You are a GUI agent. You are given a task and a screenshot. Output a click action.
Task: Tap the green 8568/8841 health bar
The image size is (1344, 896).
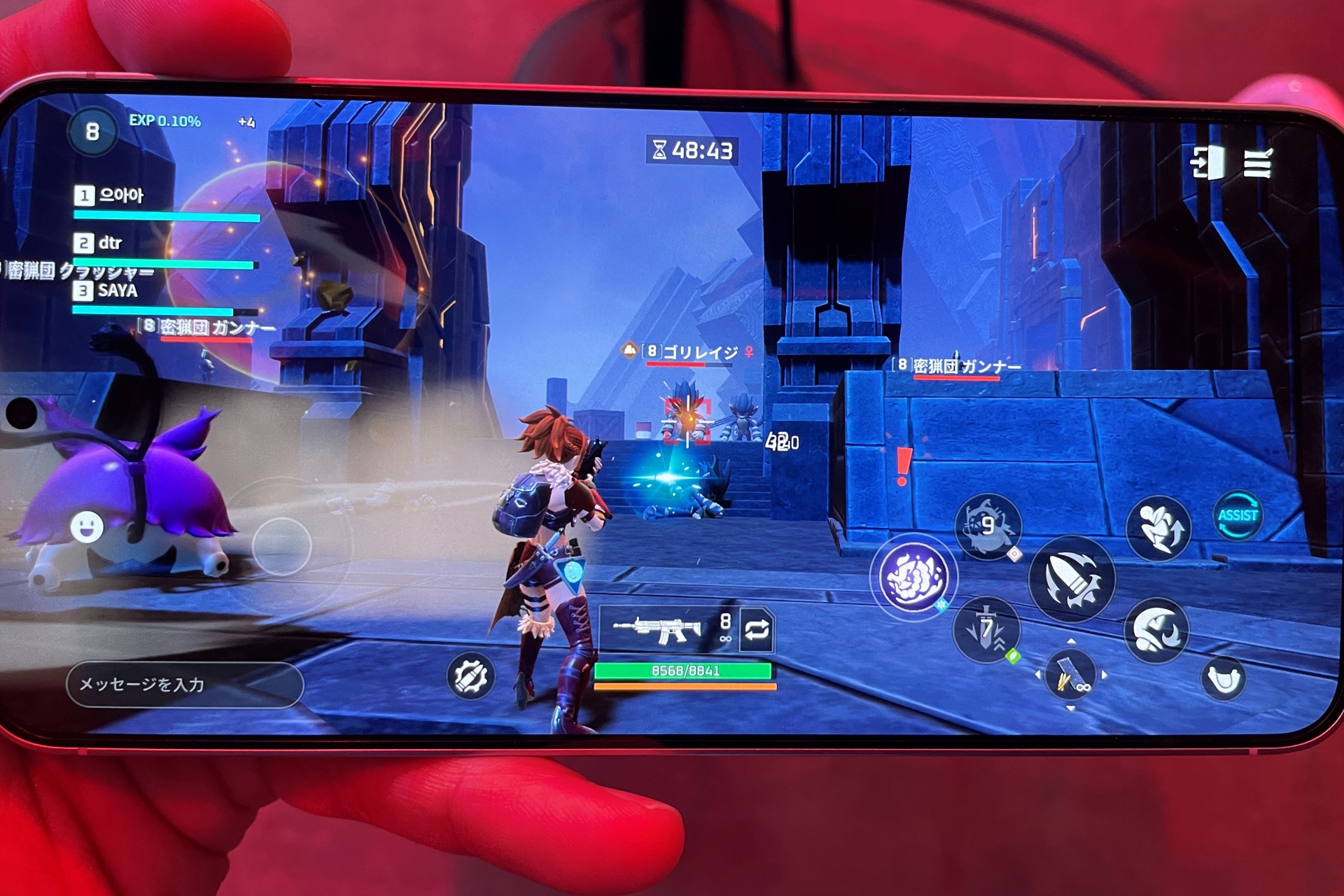pos(682,671)
